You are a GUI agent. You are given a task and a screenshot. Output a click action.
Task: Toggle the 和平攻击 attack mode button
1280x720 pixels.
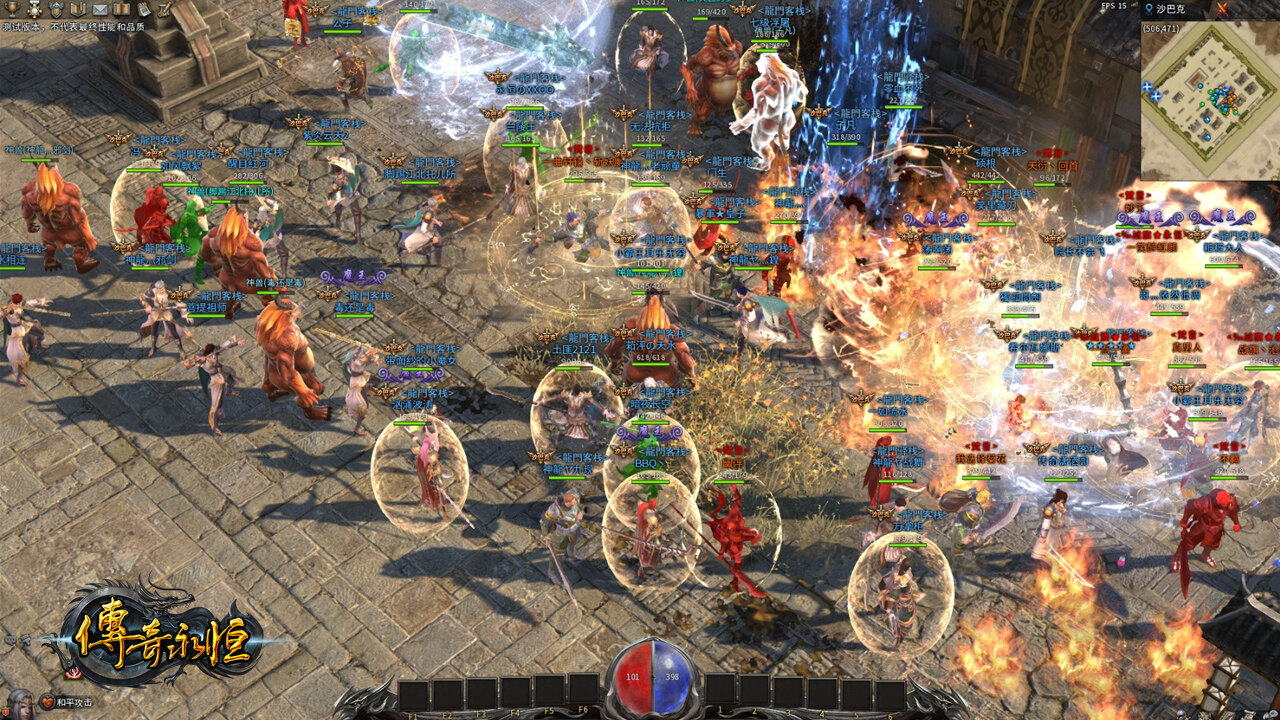coord(74,702)
